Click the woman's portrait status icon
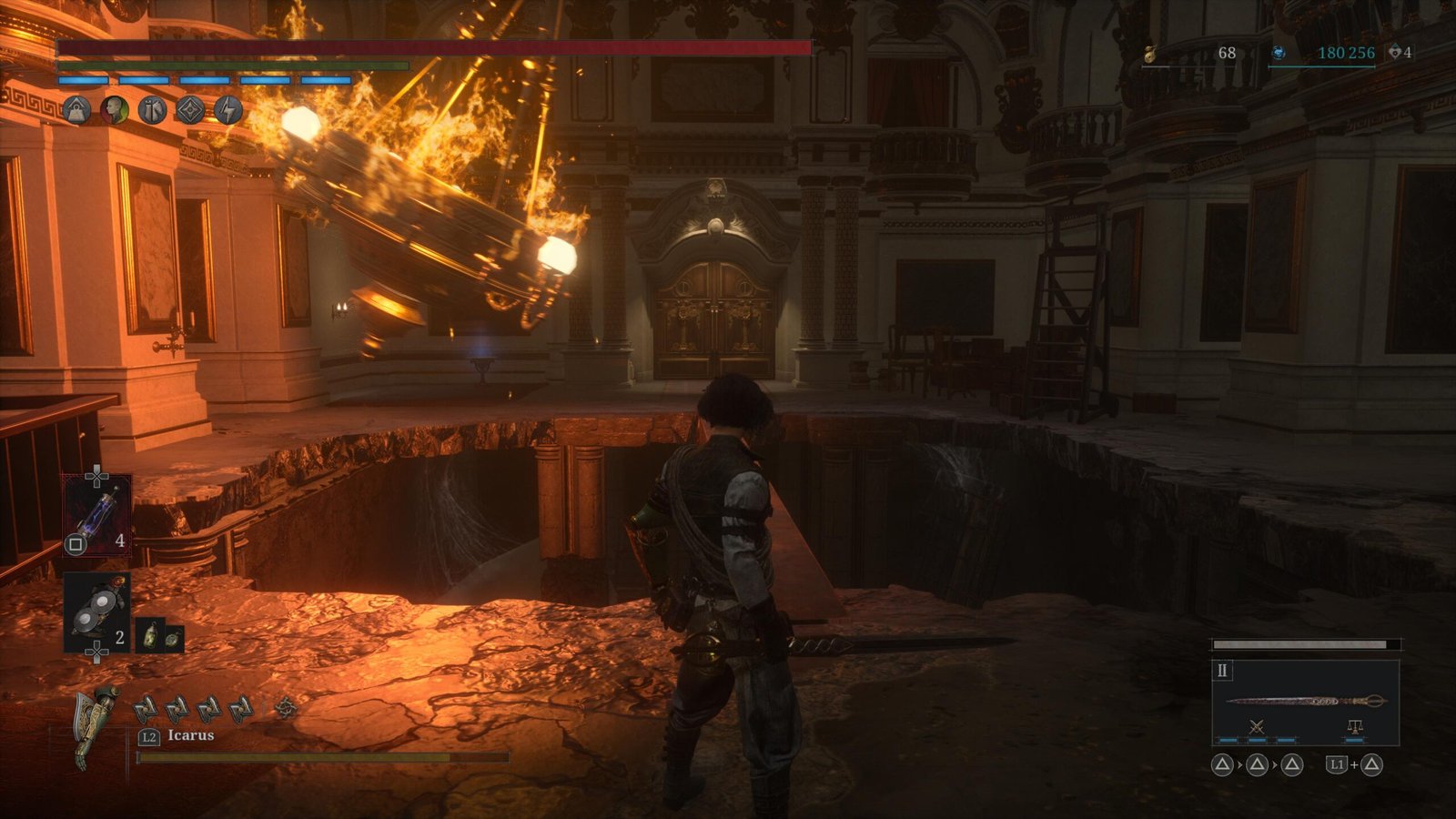Screen dimensions: 1456x819 tap(115, 110)
